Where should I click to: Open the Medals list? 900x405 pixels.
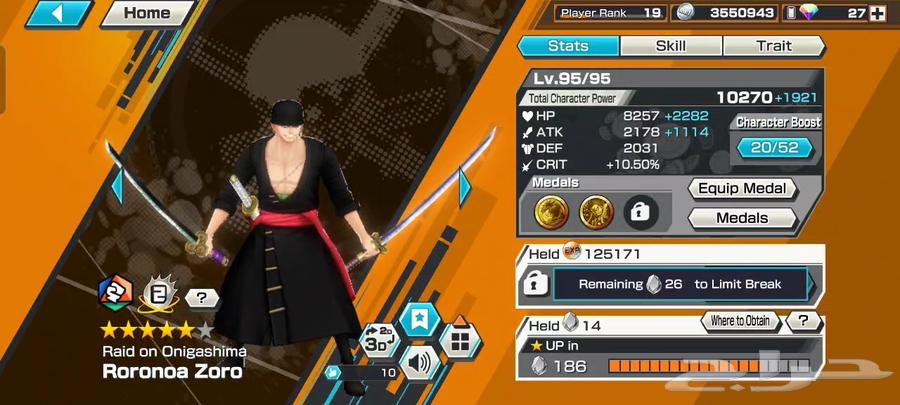click(741, 218)
